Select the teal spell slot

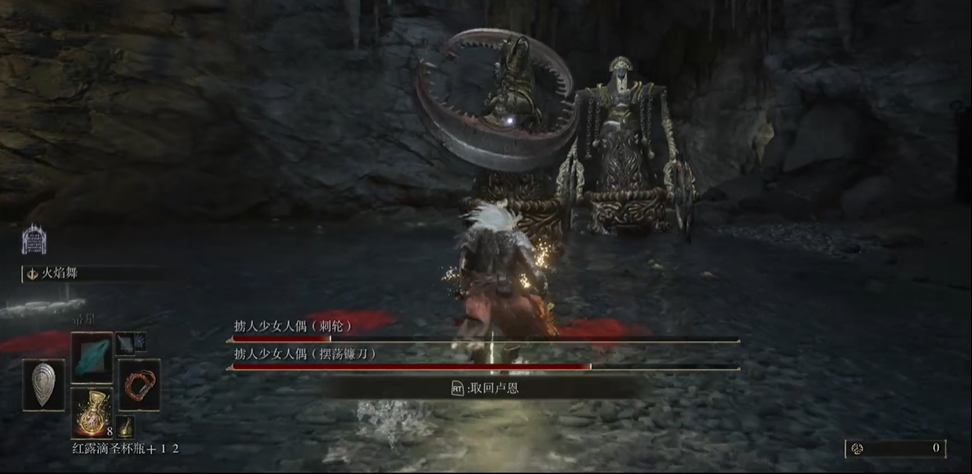pos(91,356)
